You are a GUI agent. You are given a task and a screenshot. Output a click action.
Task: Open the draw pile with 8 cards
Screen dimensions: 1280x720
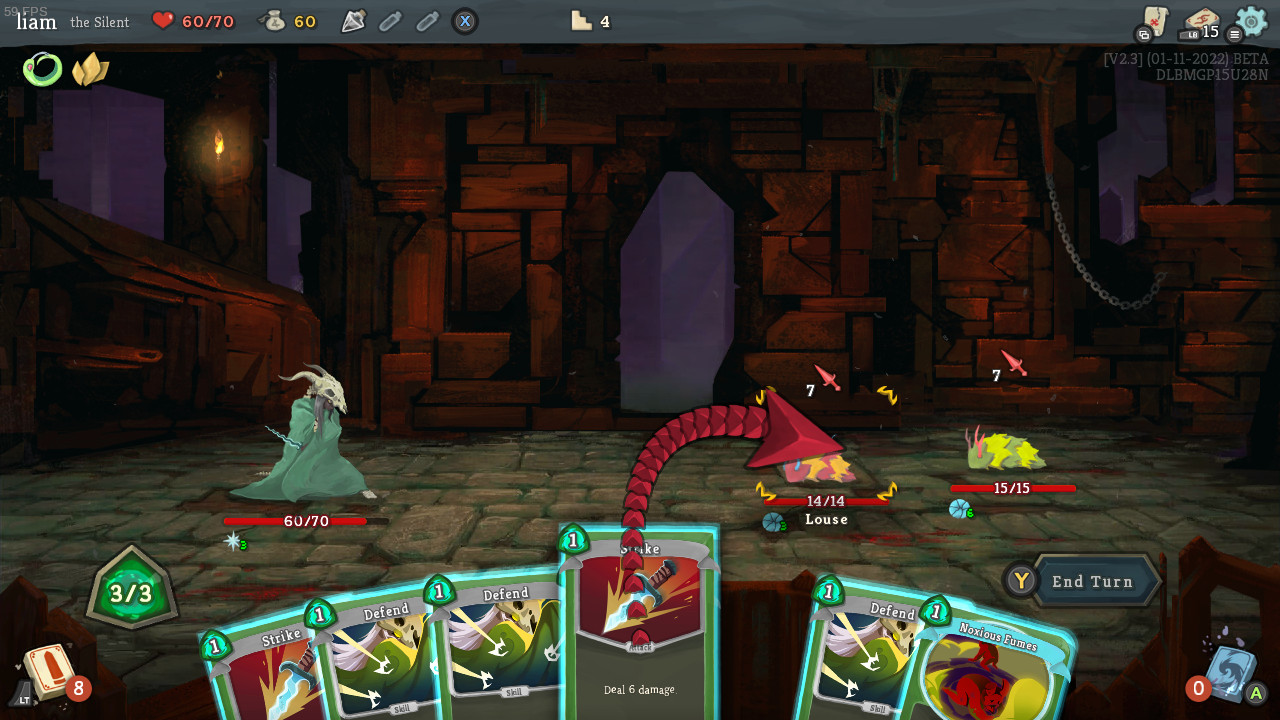coord(50,672)
